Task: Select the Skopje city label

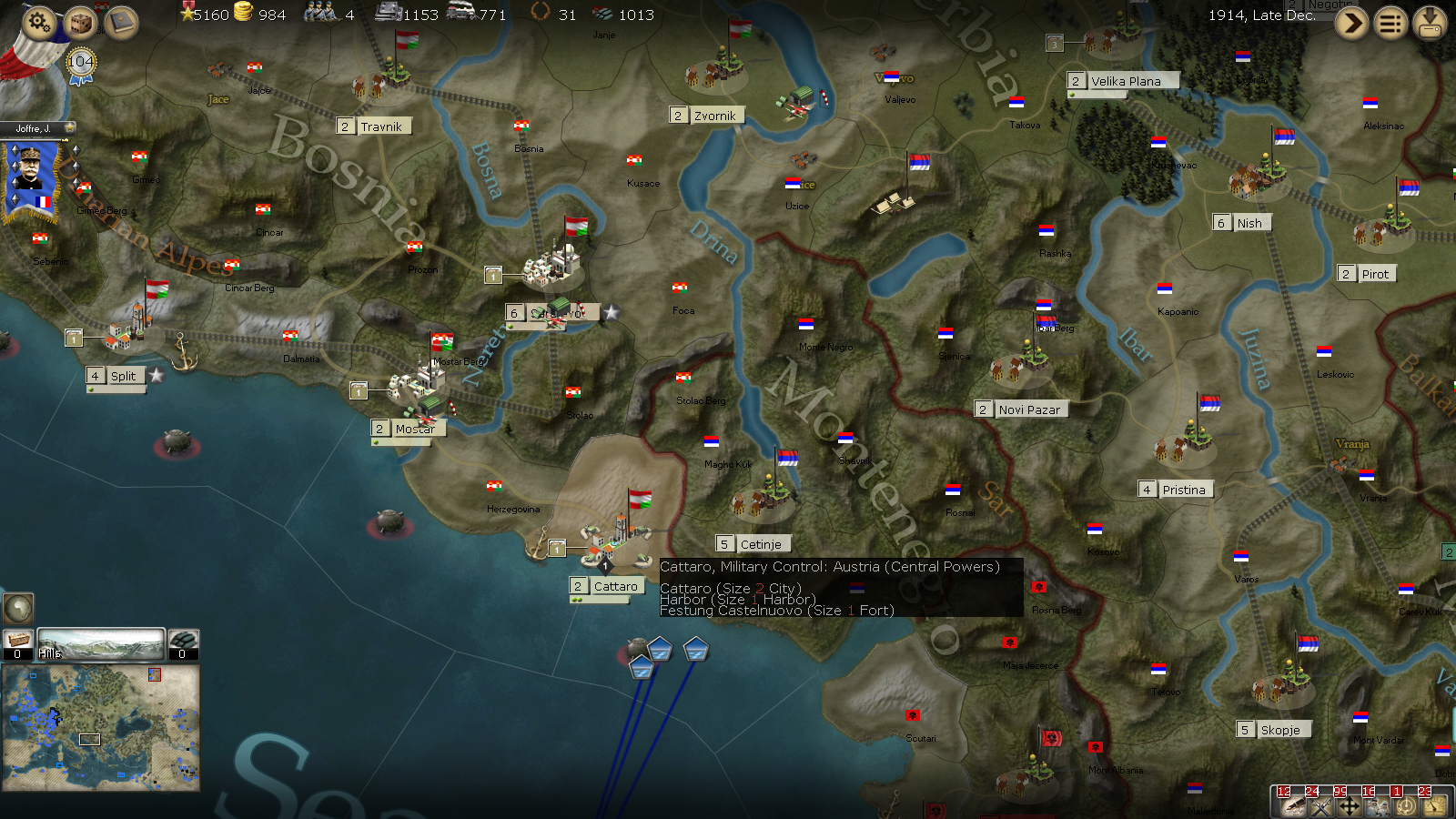Action: point(1279,730)
